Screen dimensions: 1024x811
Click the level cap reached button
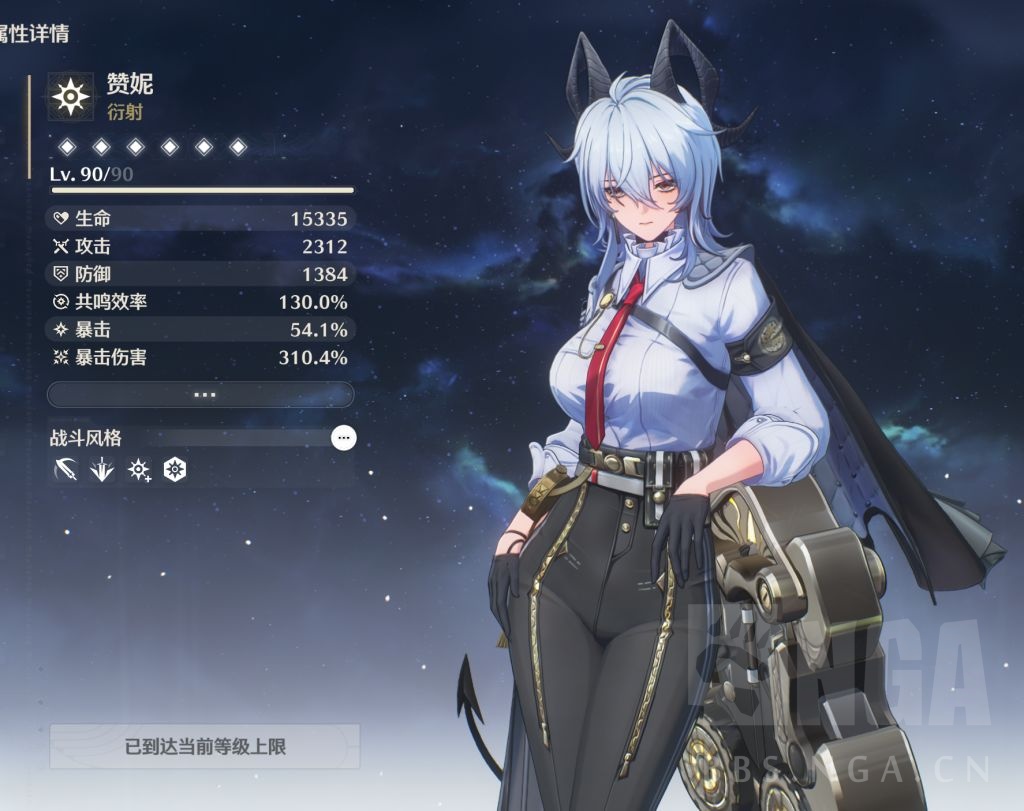tap(204, 746)
